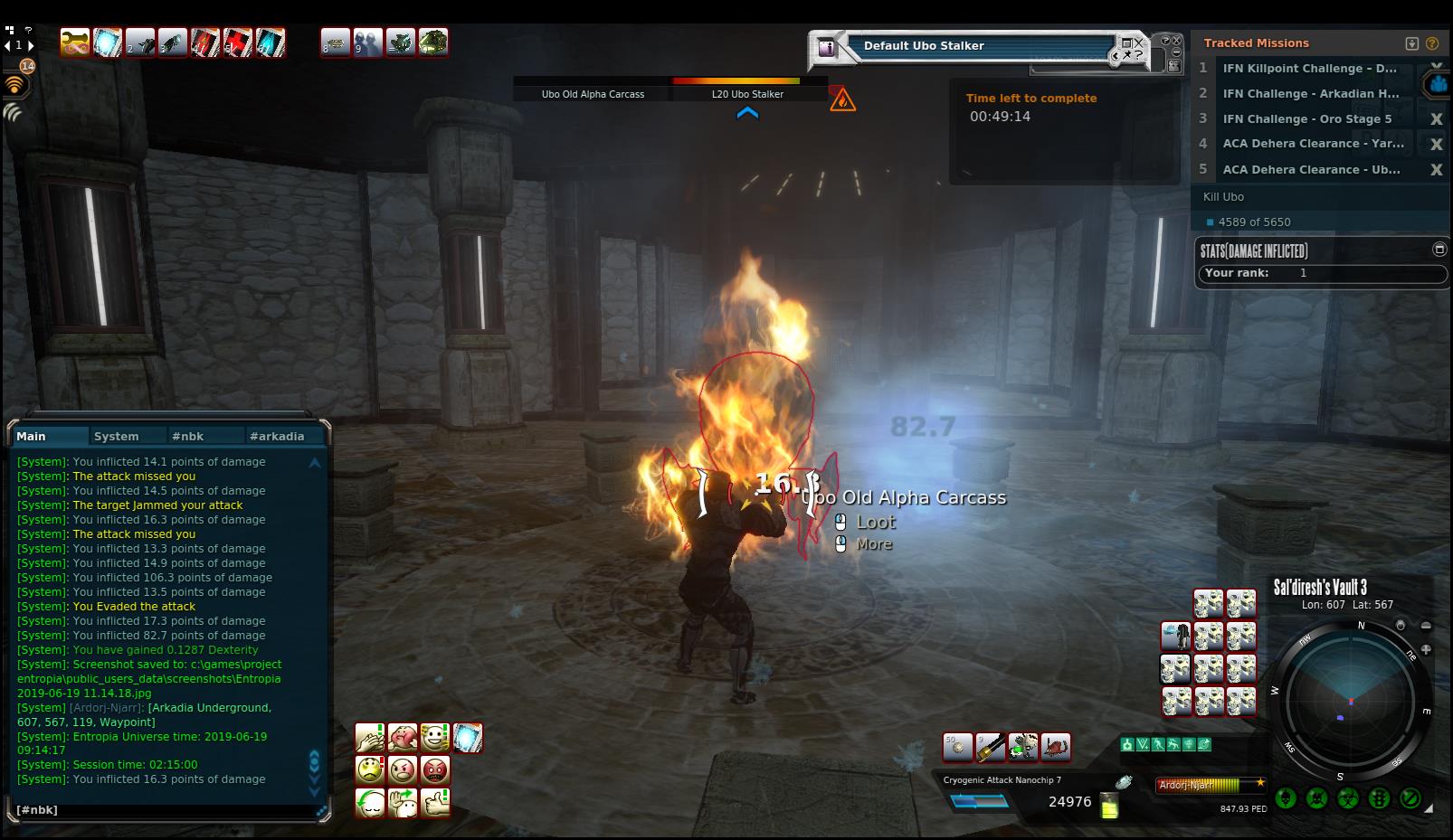
Task: Choose Loot on the Ubo carcass prompt
Action: point(875,522)
